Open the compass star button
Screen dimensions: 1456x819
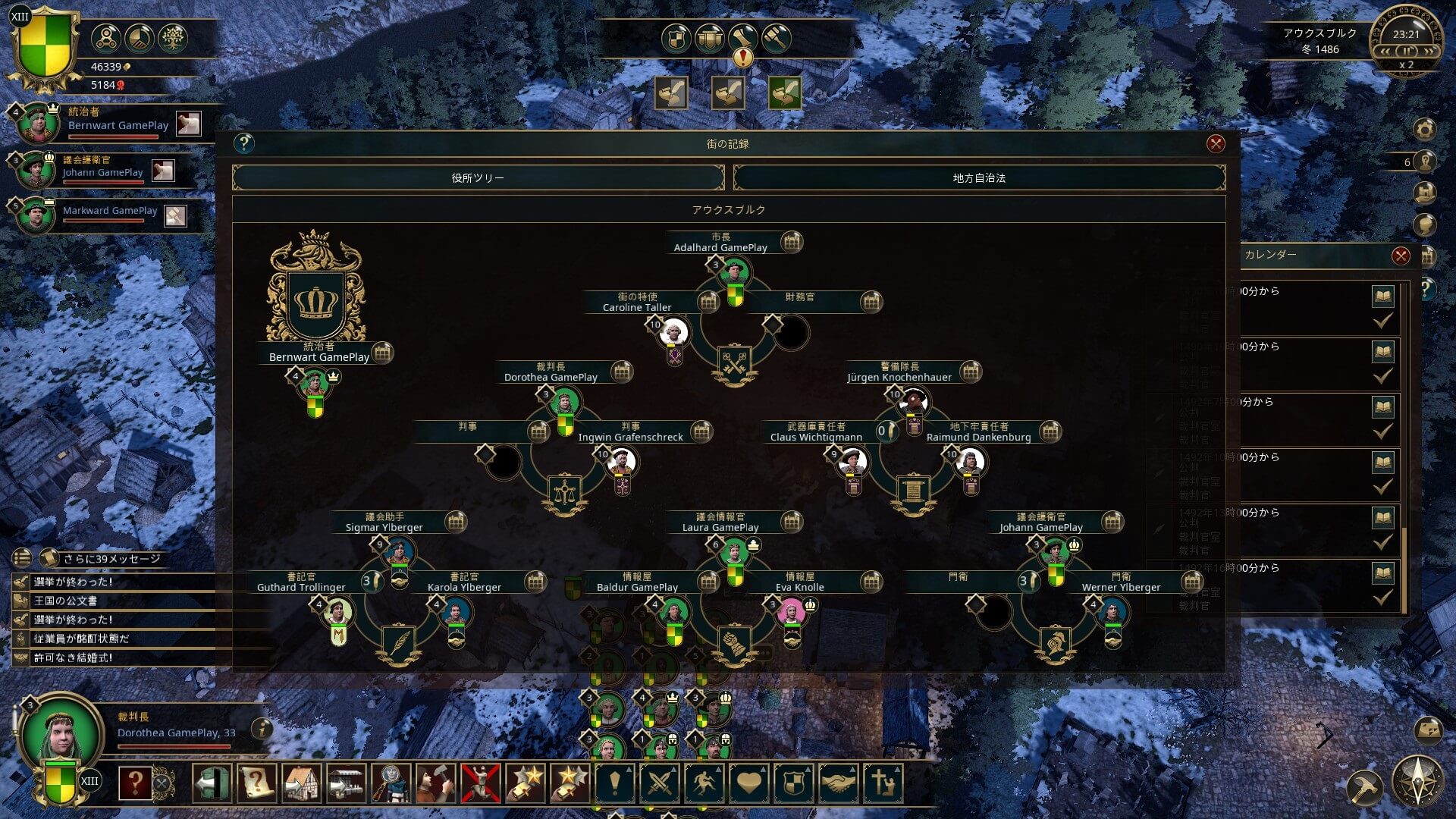click(x=1417, y=781)
